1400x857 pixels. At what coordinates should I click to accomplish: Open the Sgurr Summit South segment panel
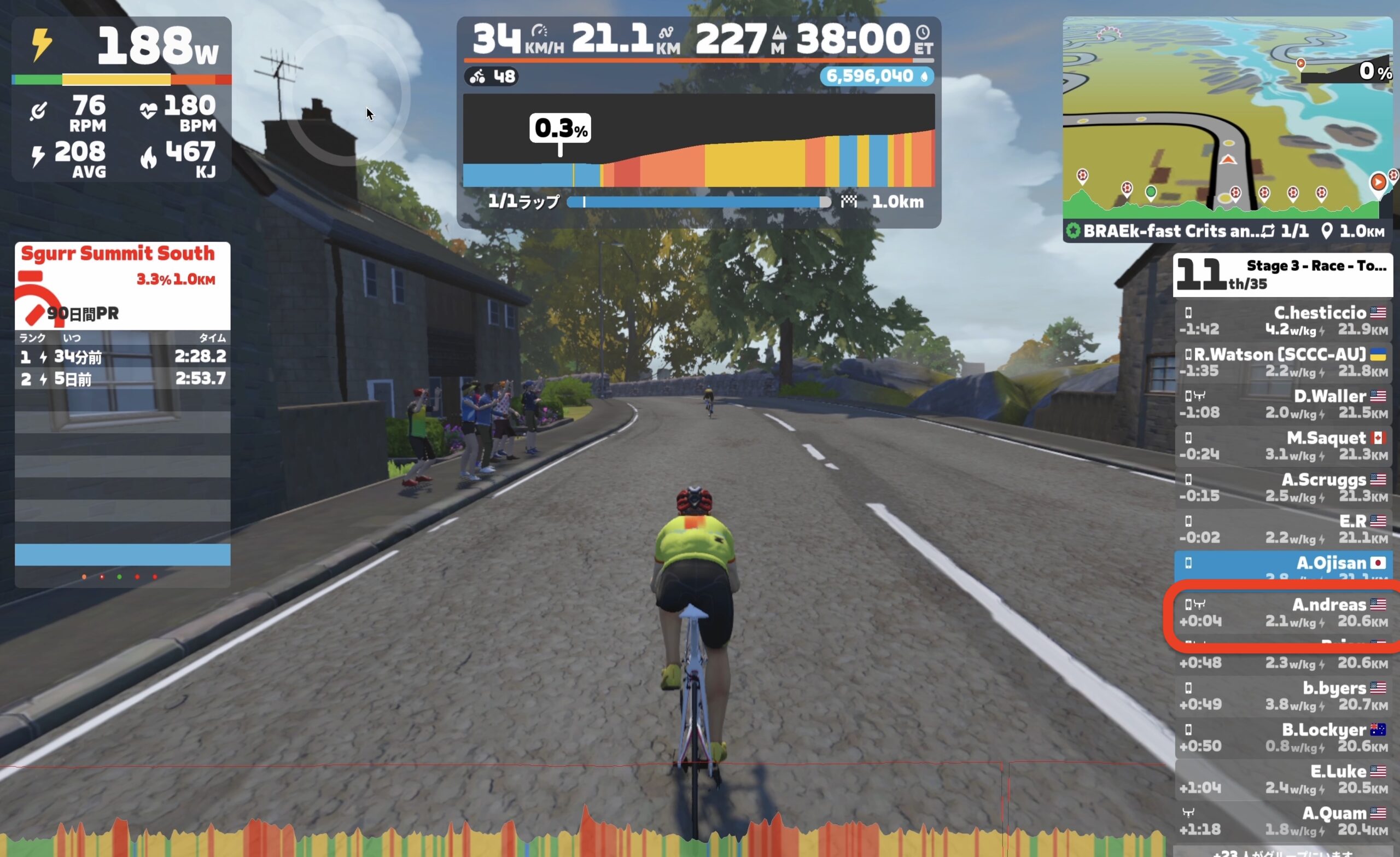point(122,284)
